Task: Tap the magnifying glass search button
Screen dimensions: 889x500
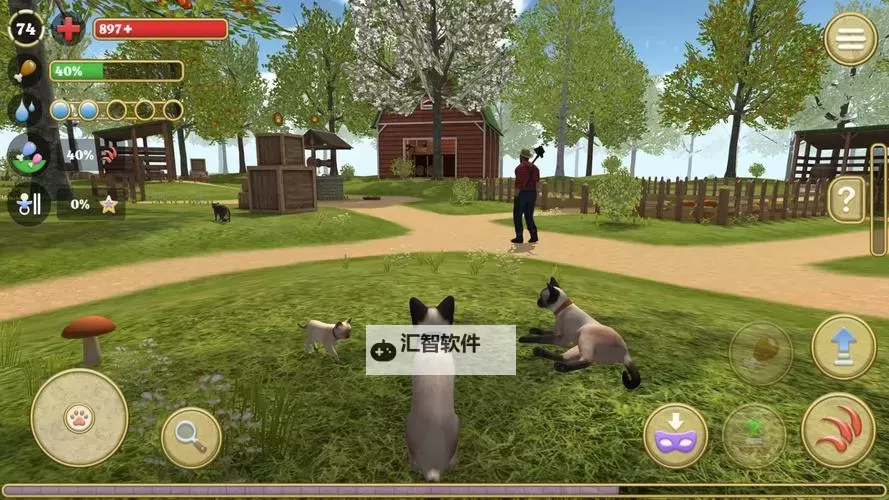Action: tap(191, 437)
